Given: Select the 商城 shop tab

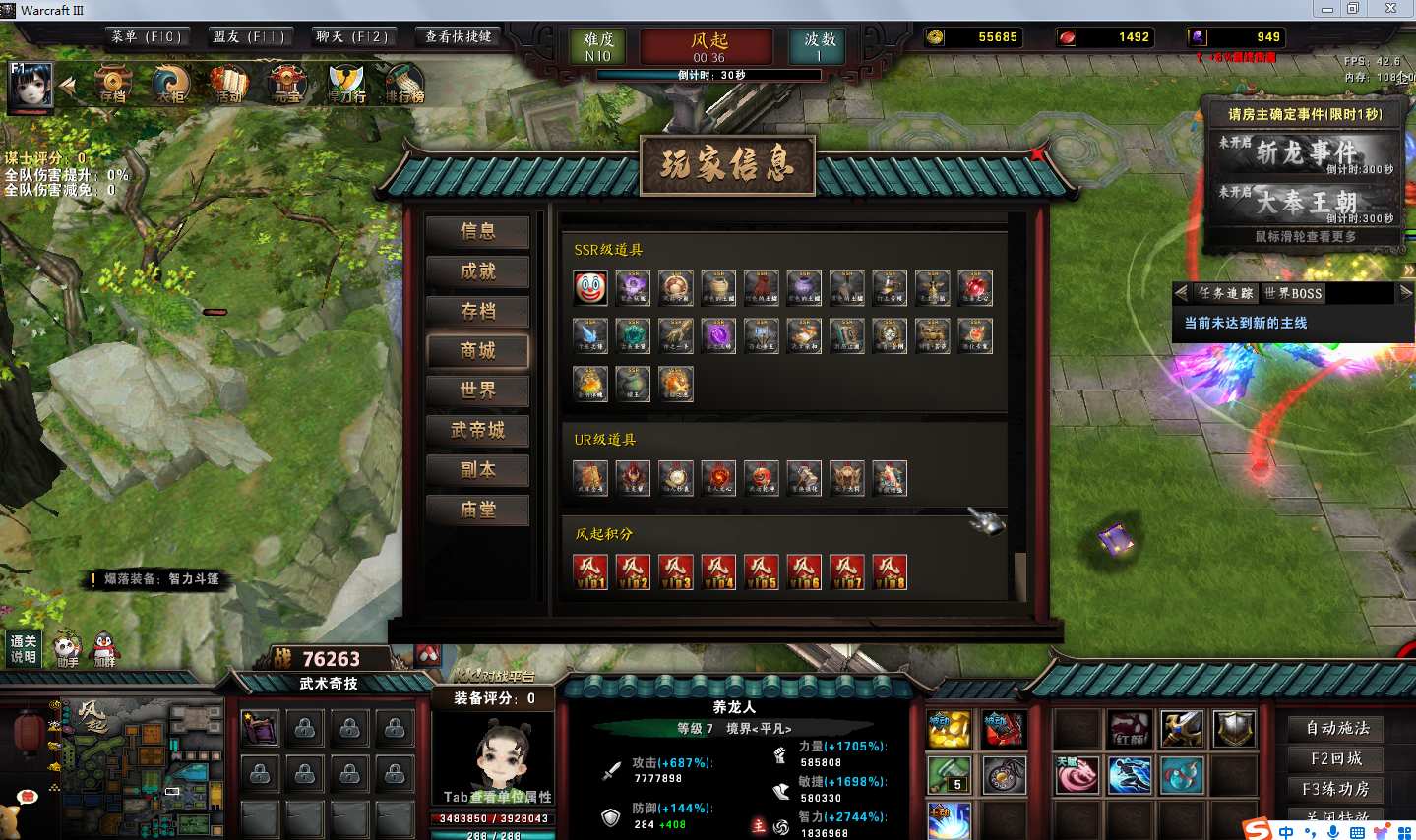Looking at the screenshot, I should [x=477, y=351].
